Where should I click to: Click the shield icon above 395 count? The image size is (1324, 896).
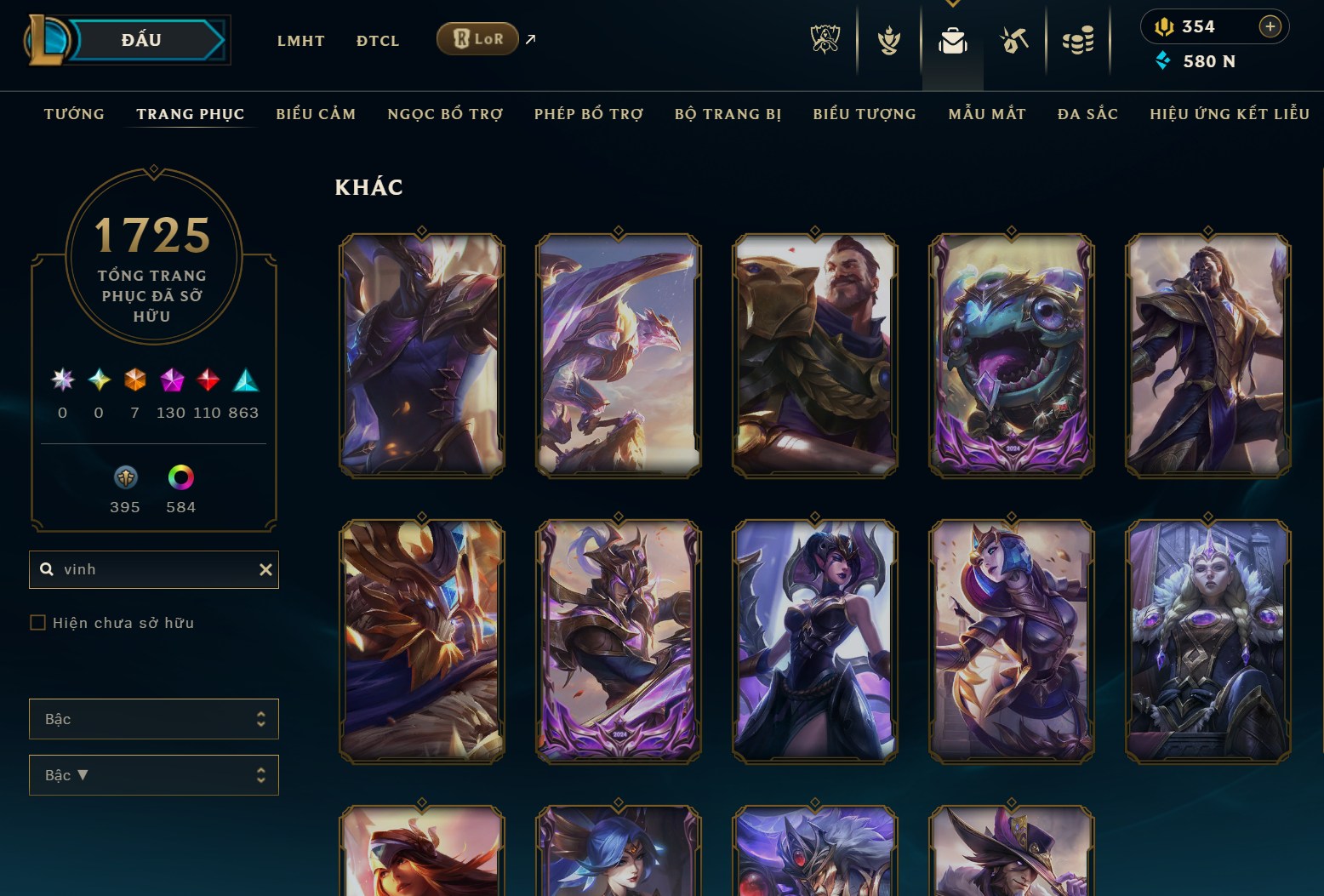pos(124,478)
